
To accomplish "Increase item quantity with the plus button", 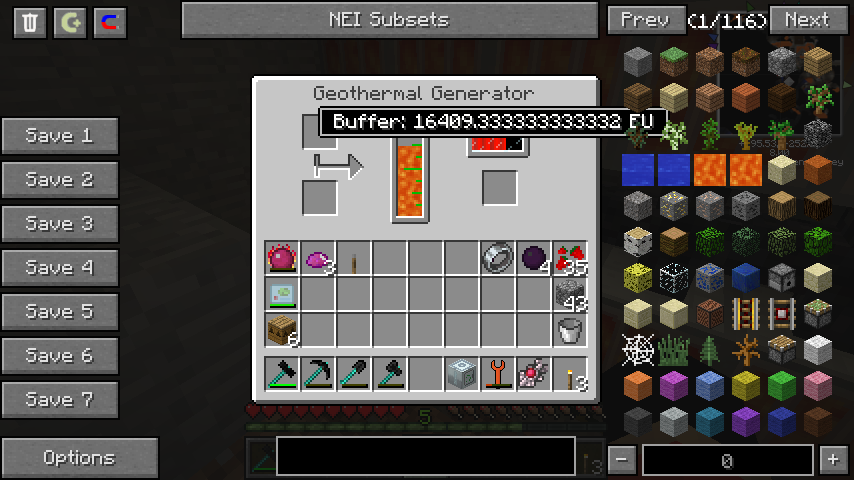I will [832, 460].
